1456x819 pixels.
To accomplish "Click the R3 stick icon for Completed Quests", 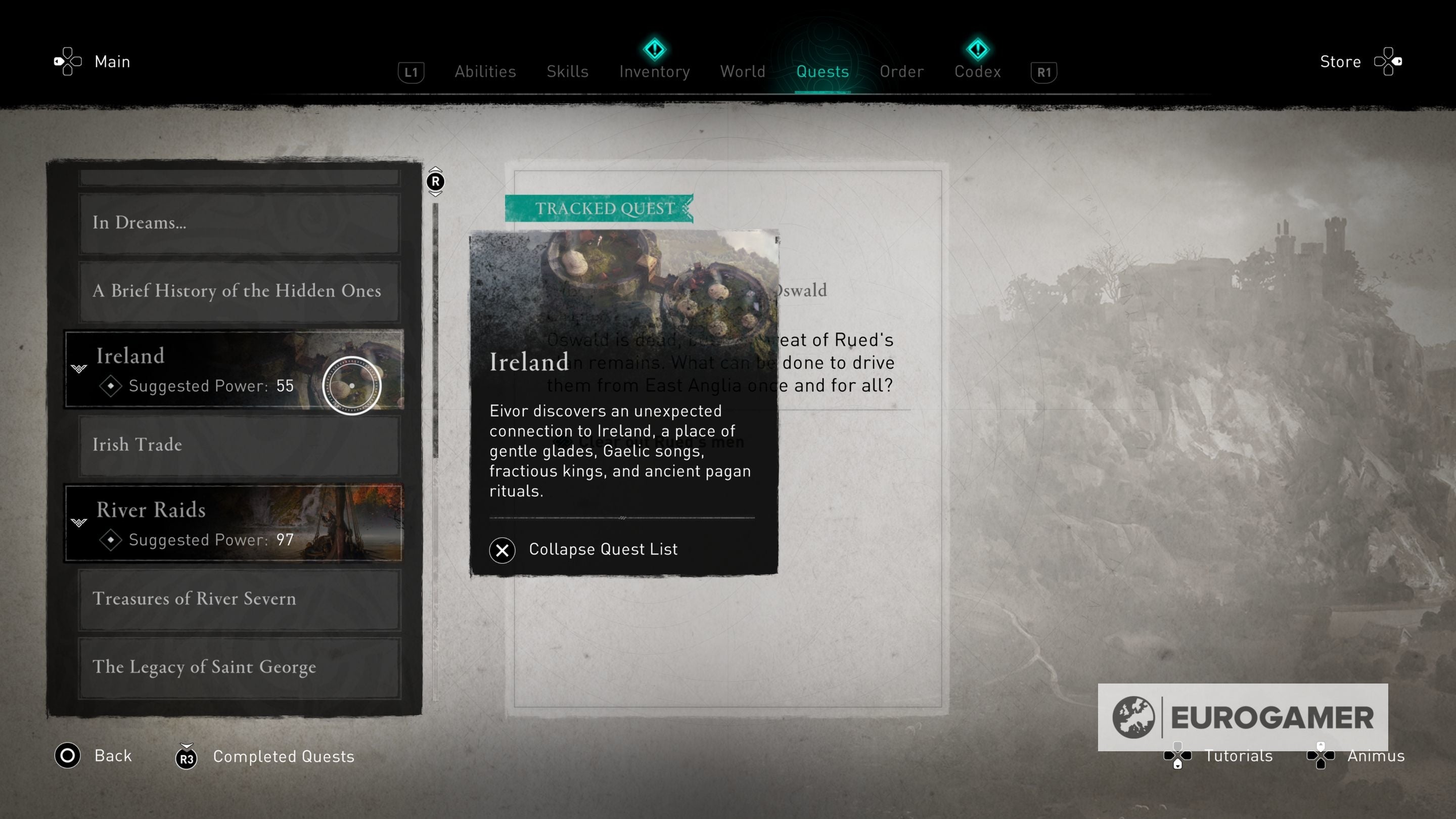I will [x=187, y=757].
